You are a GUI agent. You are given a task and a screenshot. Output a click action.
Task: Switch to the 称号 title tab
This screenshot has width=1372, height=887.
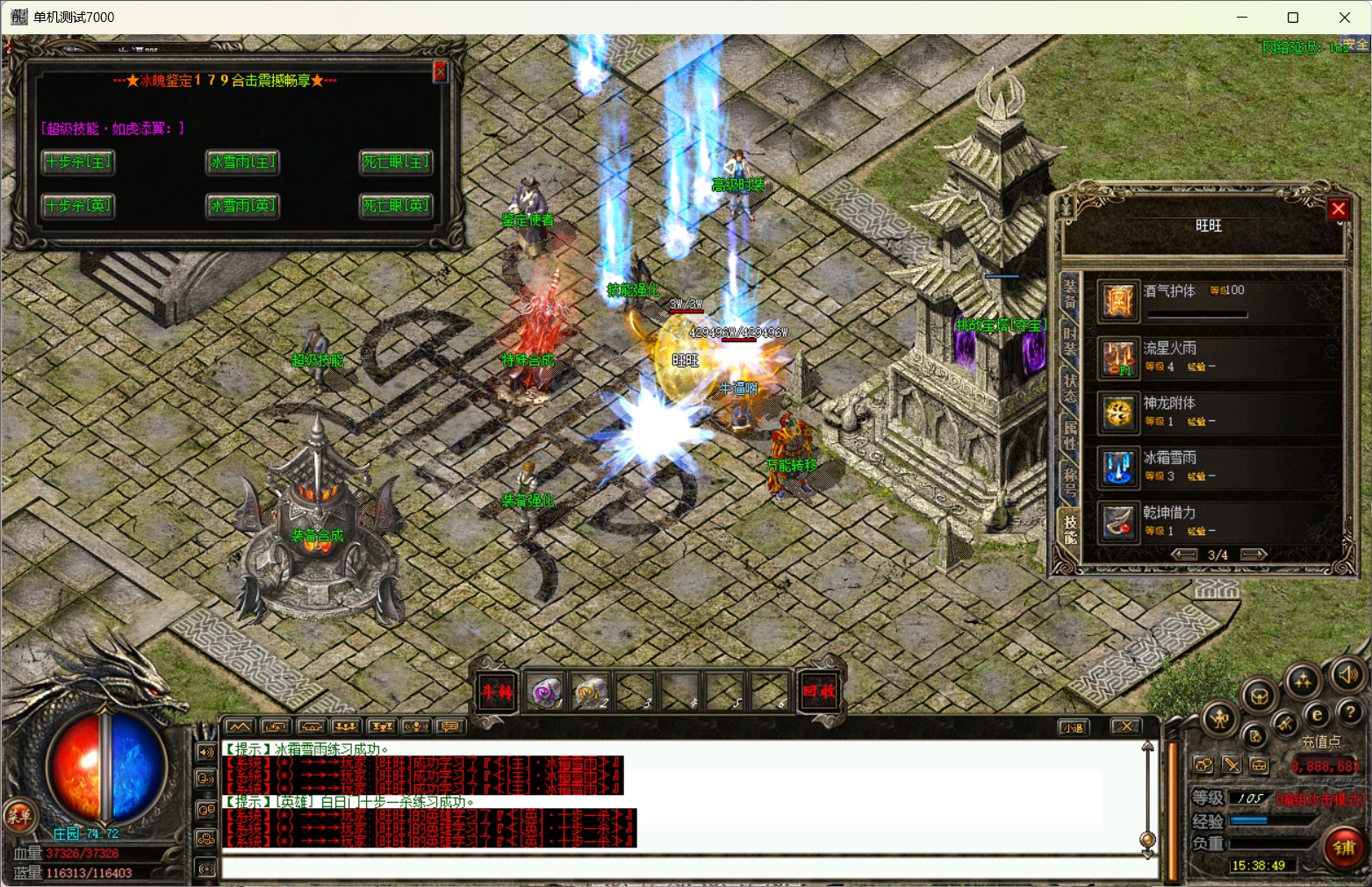point(1069,481)
